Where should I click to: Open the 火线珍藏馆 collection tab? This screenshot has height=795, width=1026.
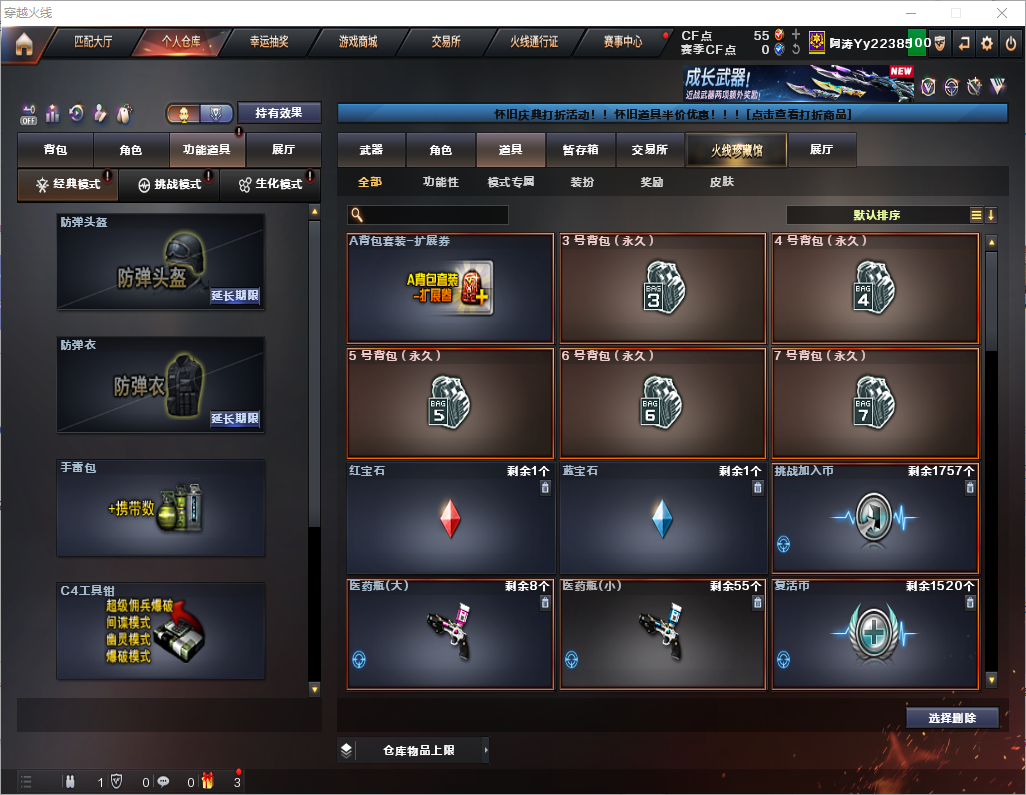click(x=736, y=150)
